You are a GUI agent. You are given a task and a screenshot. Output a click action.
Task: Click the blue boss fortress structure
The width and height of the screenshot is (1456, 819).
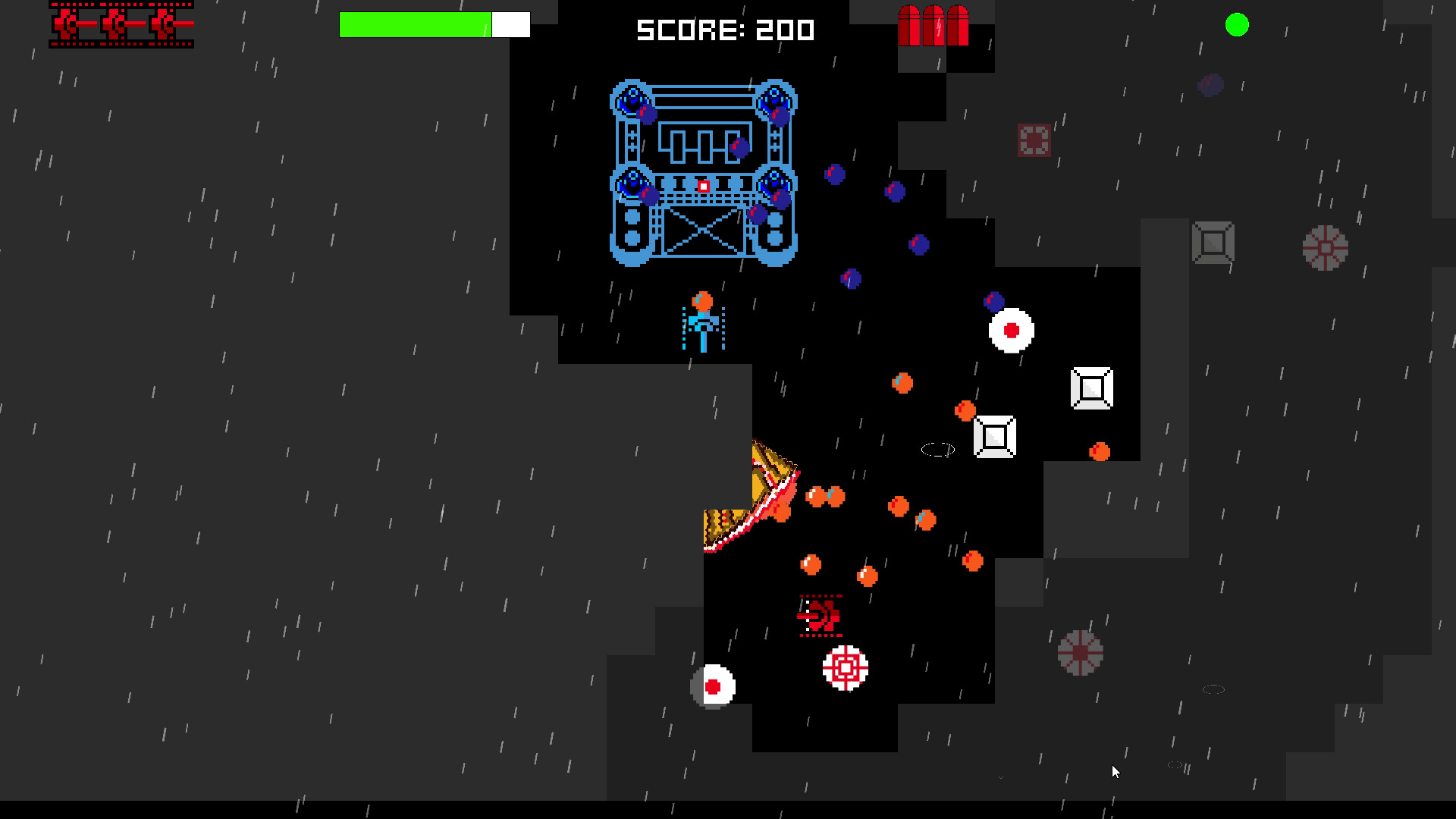pyautogui.click(x=702, y=171)
